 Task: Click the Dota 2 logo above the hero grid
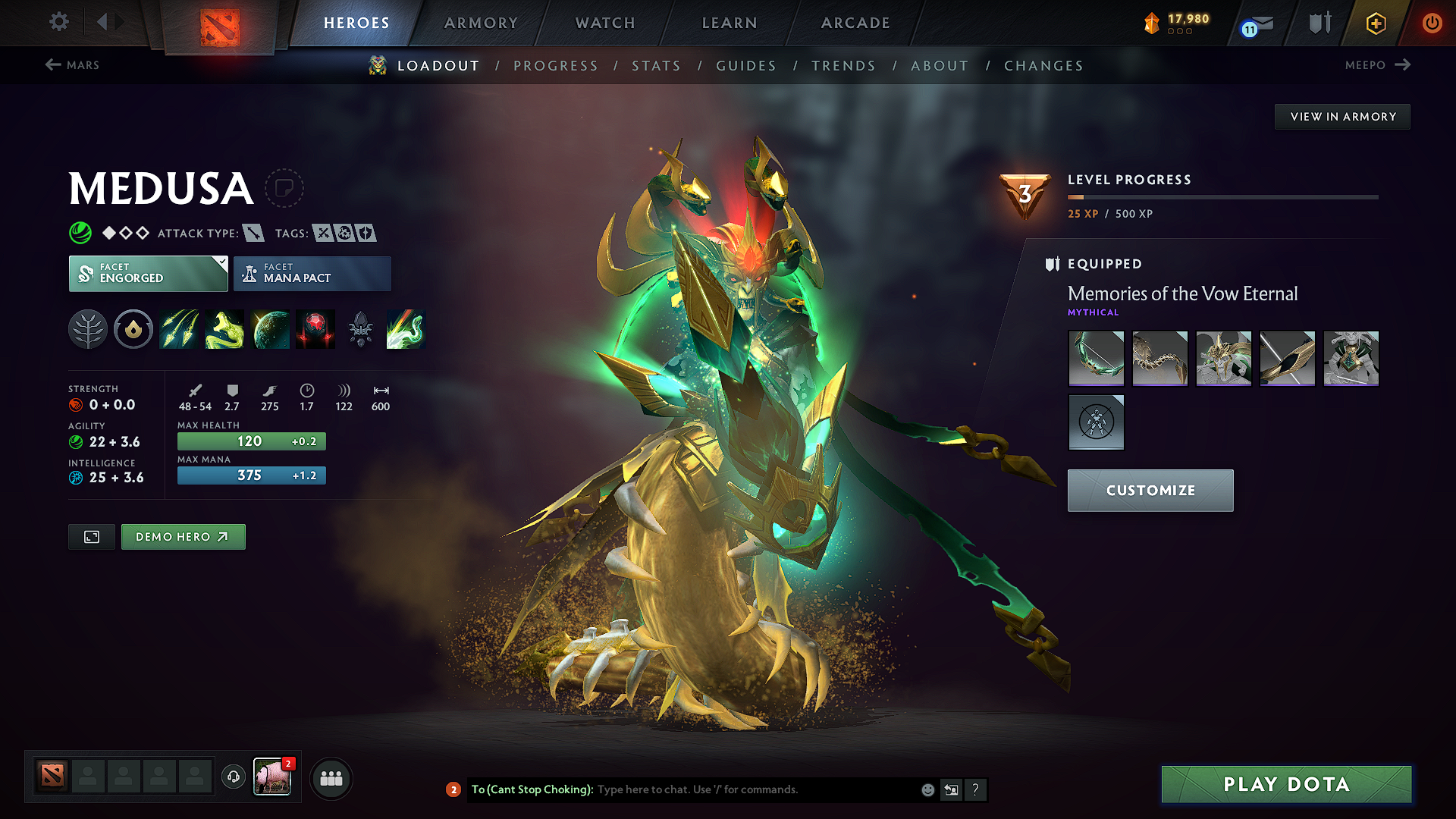pos(218,24)
